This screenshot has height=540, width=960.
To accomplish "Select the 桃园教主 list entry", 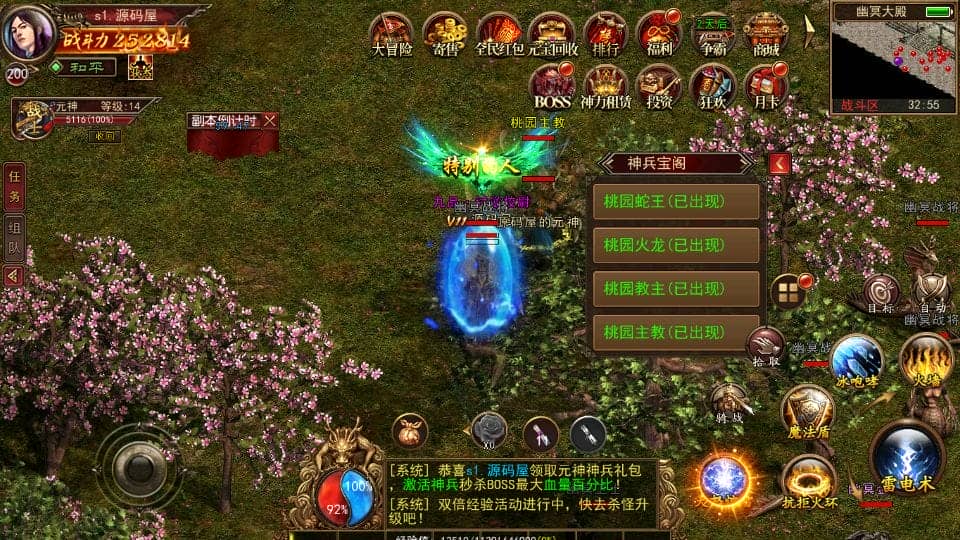I will (676, 288).
